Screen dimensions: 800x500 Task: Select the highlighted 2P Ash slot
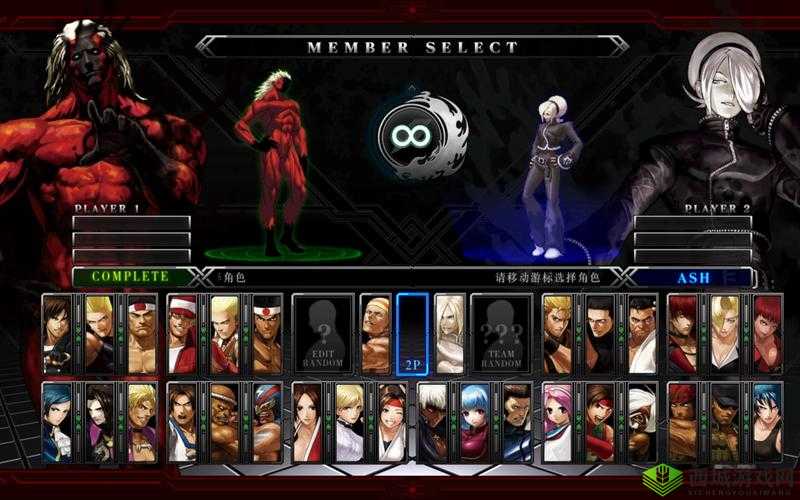412,333
